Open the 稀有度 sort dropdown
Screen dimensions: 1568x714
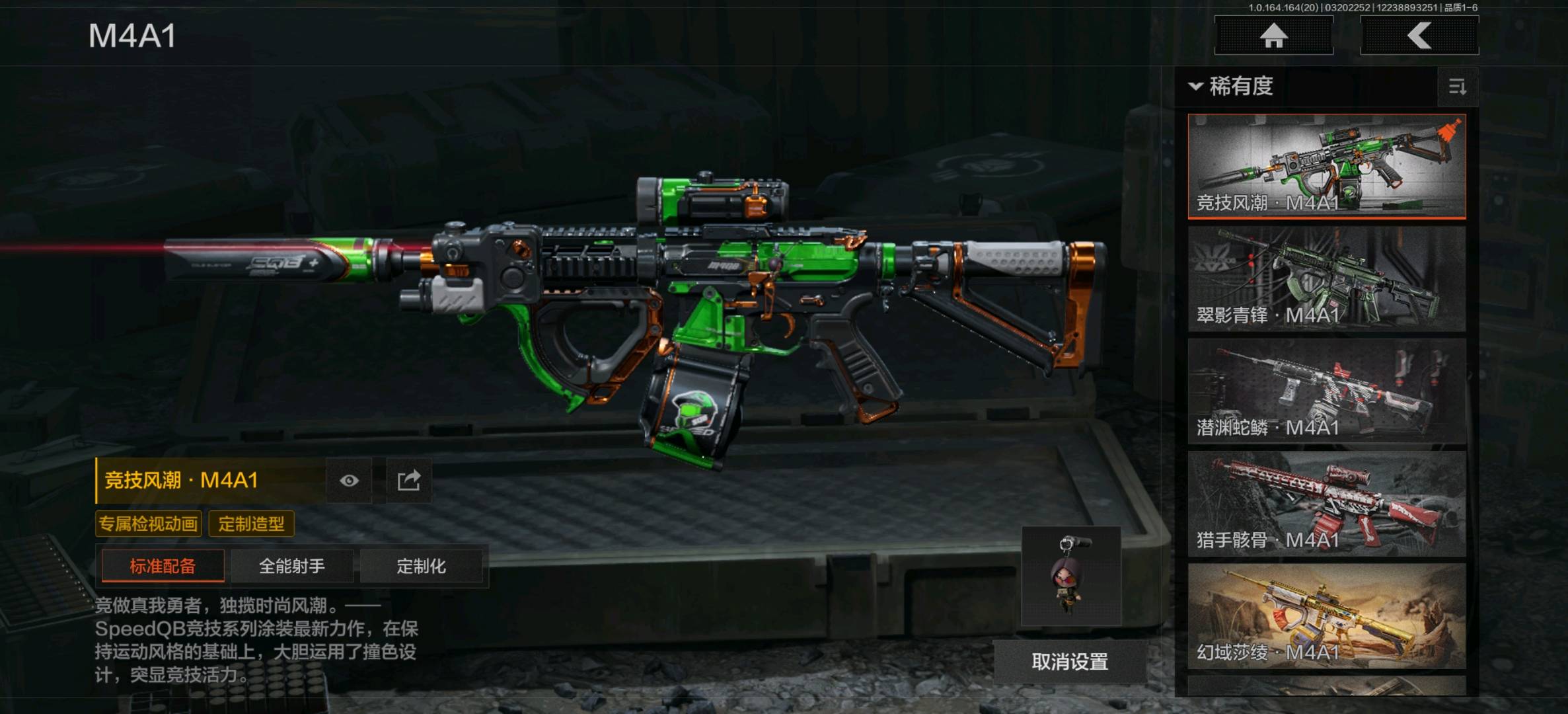coord(1232,87)
